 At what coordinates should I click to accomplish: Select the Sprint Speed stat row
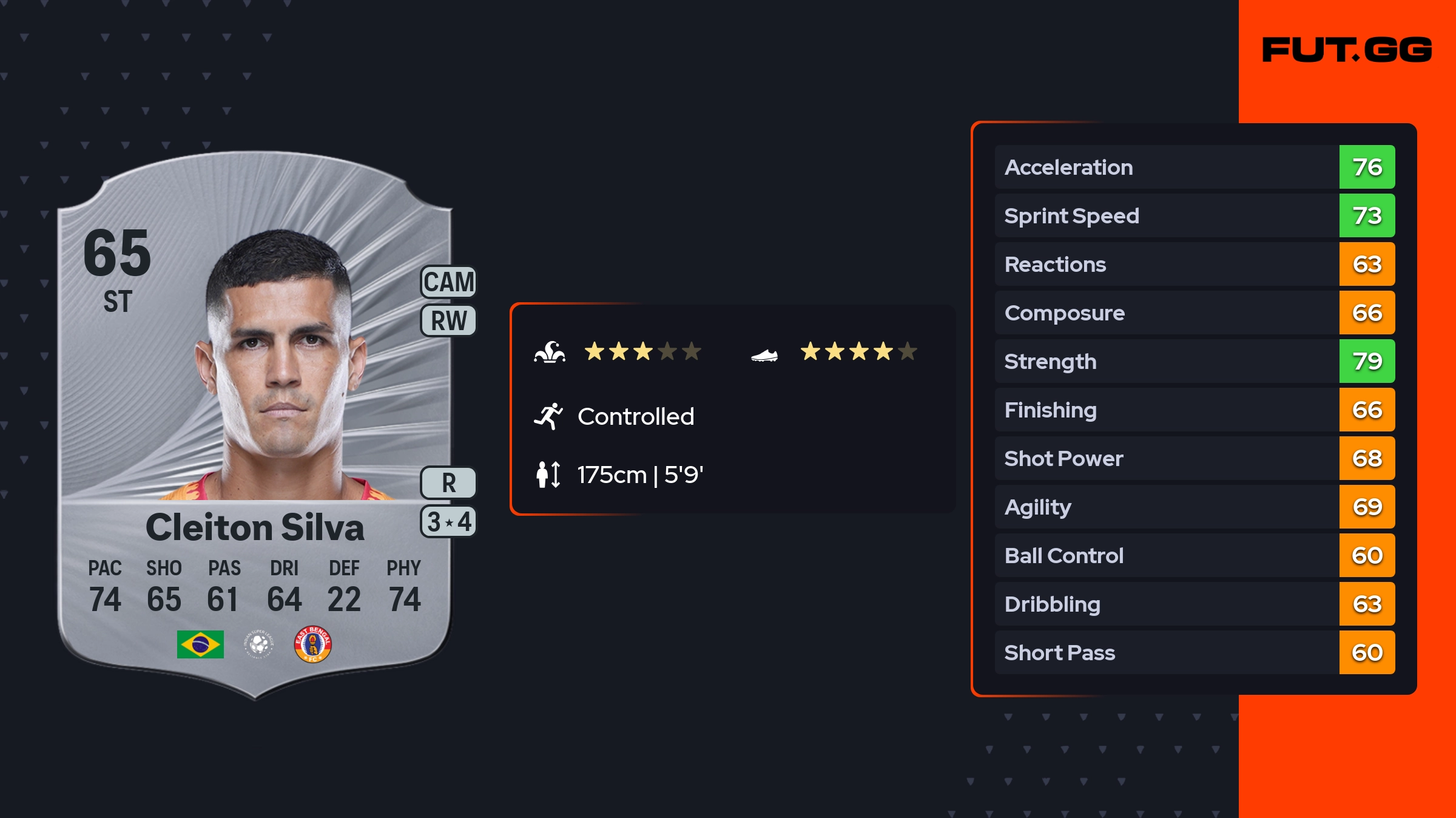coord(1194,215)
